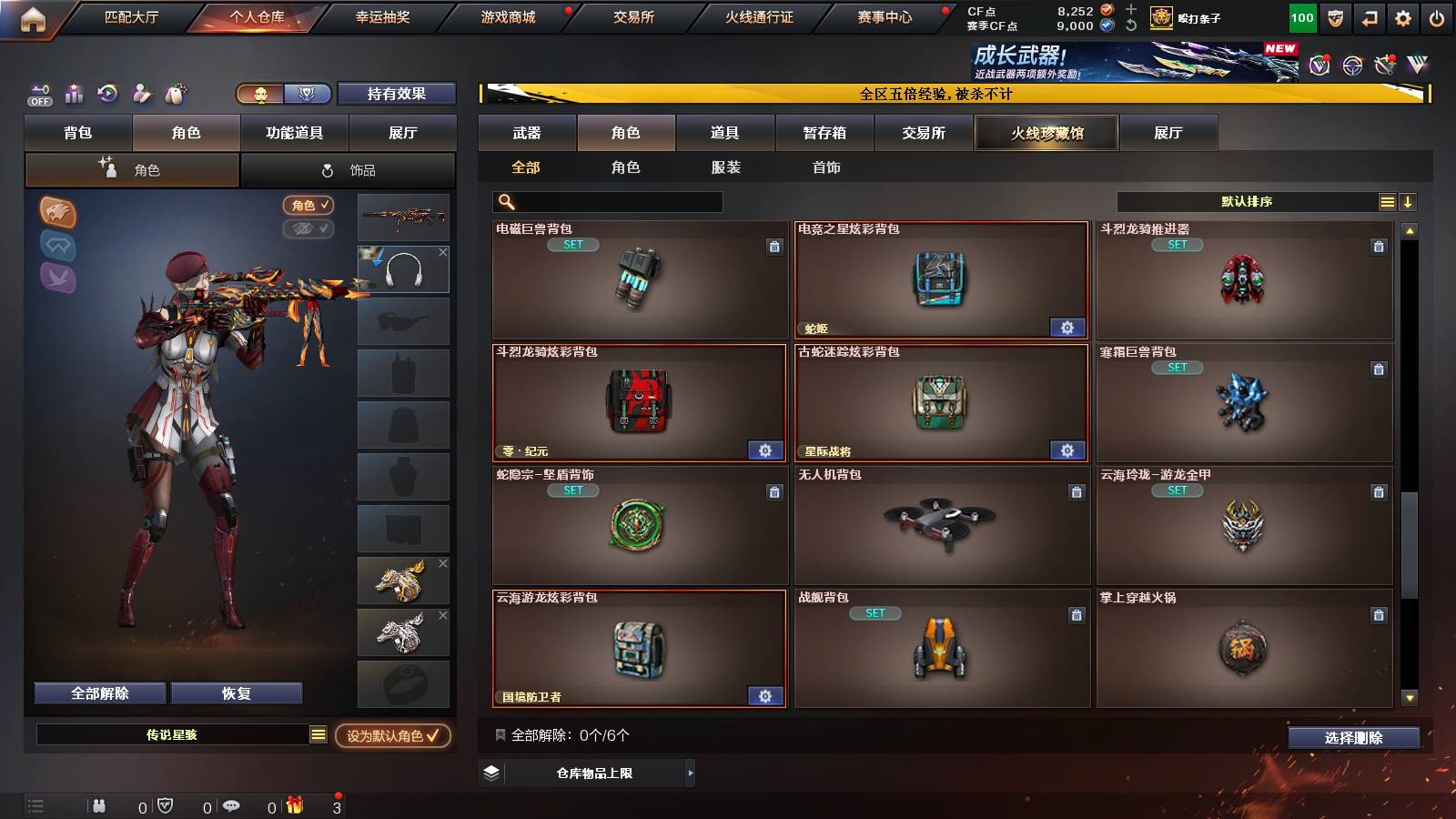Click the gift icon in the bottom status bar
Screen dimensions: 1456x819
pos(294,804)
